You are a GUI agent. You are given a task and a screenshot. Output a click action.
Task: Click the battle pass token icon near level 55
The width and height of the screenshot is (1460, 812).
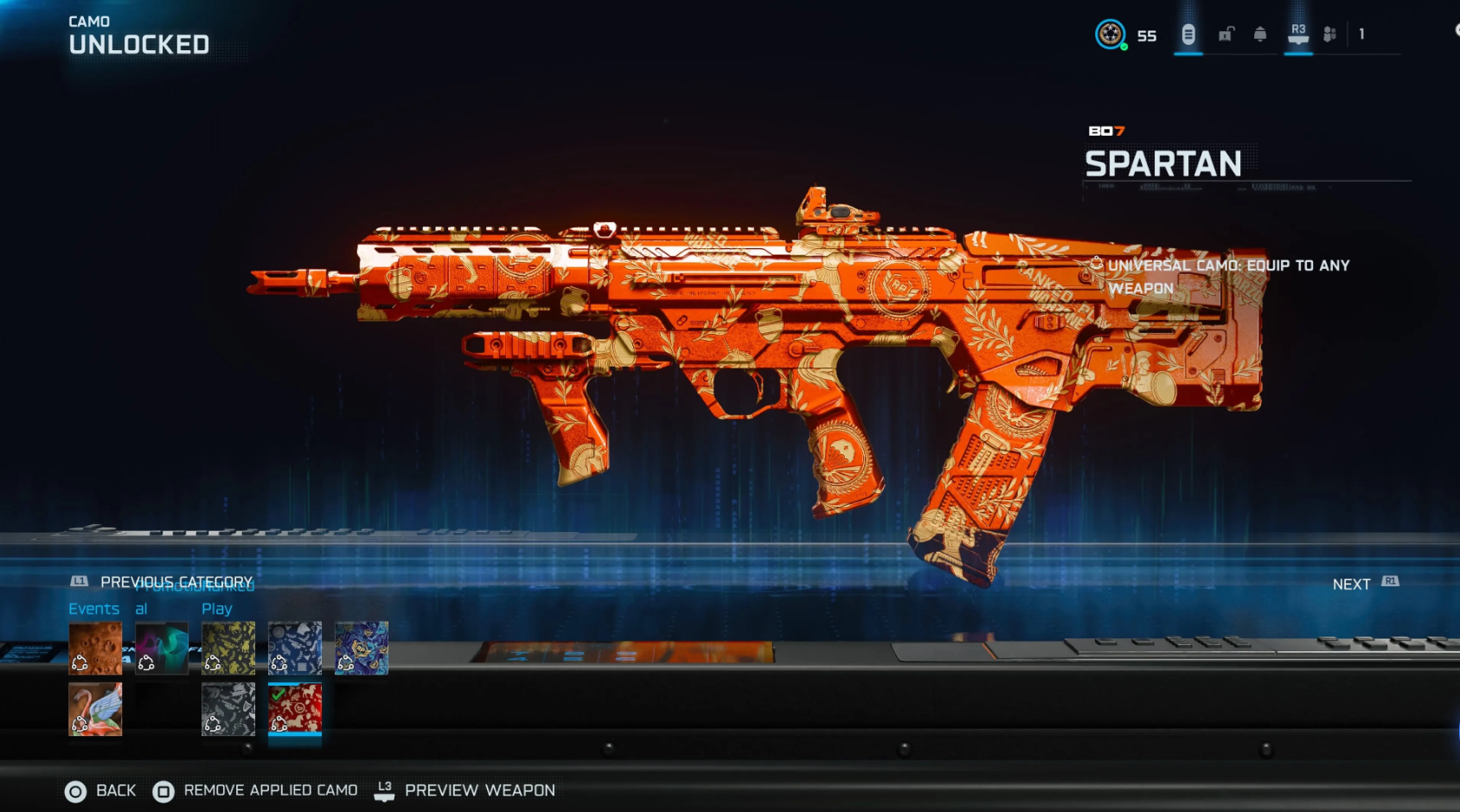pyautogui.click(x=1188, y=34)
